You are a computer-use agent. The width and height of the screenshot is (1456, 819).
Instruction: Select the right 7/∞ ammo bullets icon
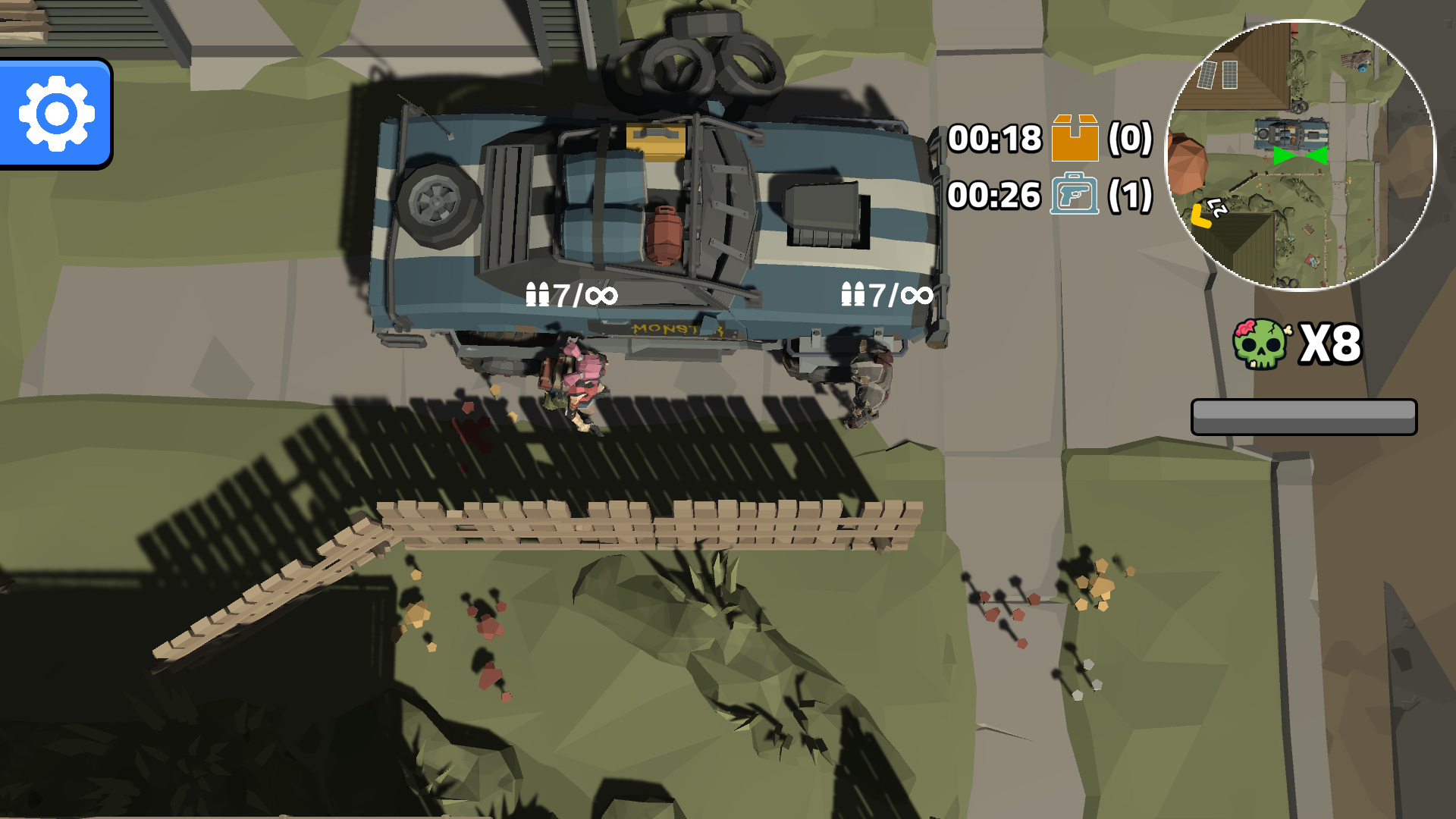click(x=854, y=294)
